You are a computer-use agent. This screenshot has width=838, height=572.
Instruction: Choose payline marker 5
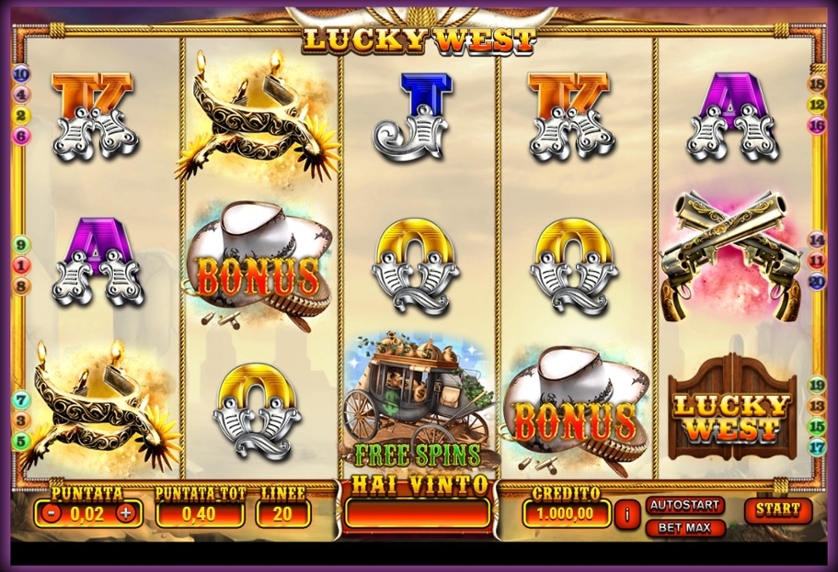(x=22, y=441)
